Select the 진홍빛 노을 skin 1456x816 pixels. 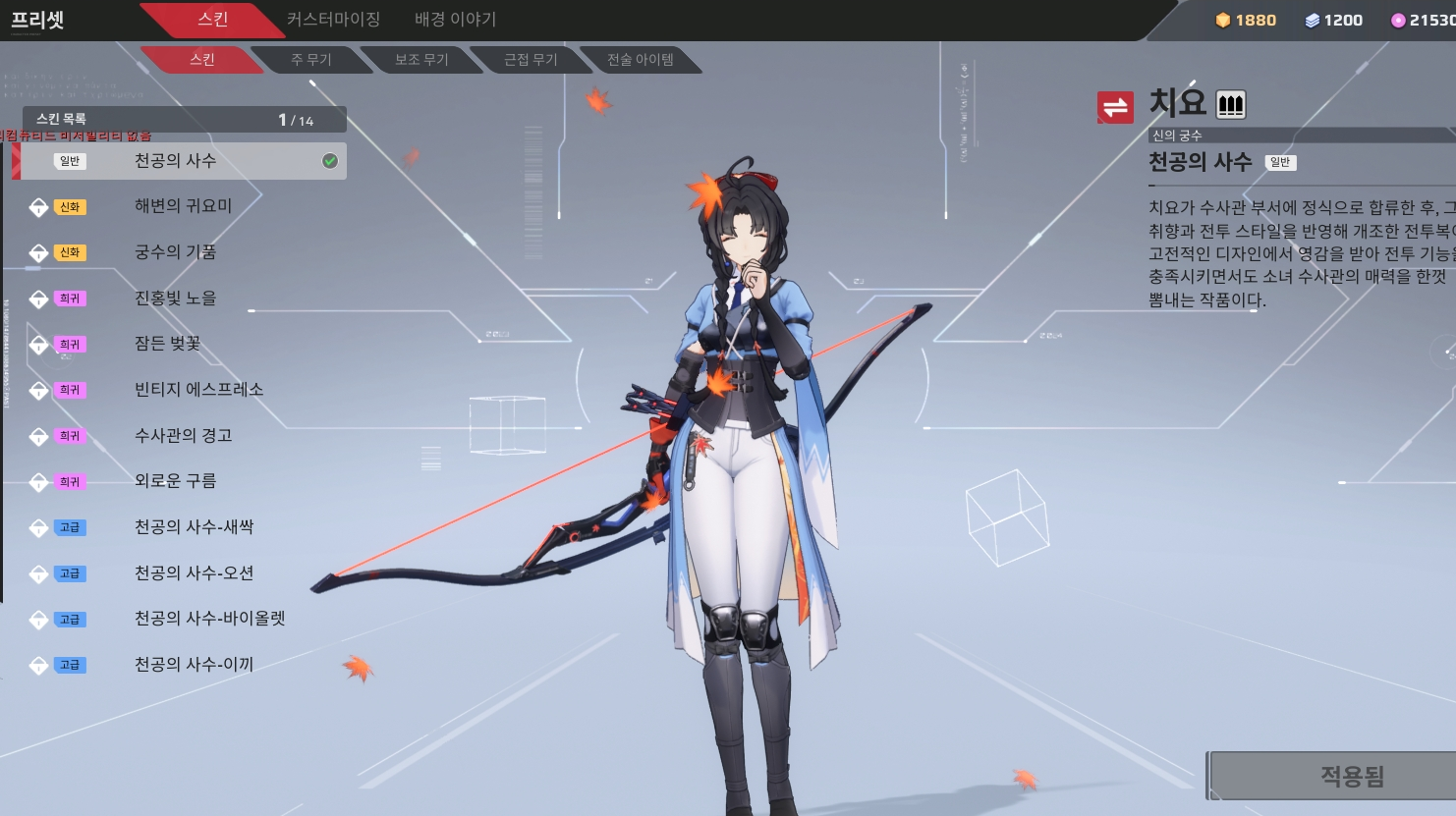tap(175, 299)
